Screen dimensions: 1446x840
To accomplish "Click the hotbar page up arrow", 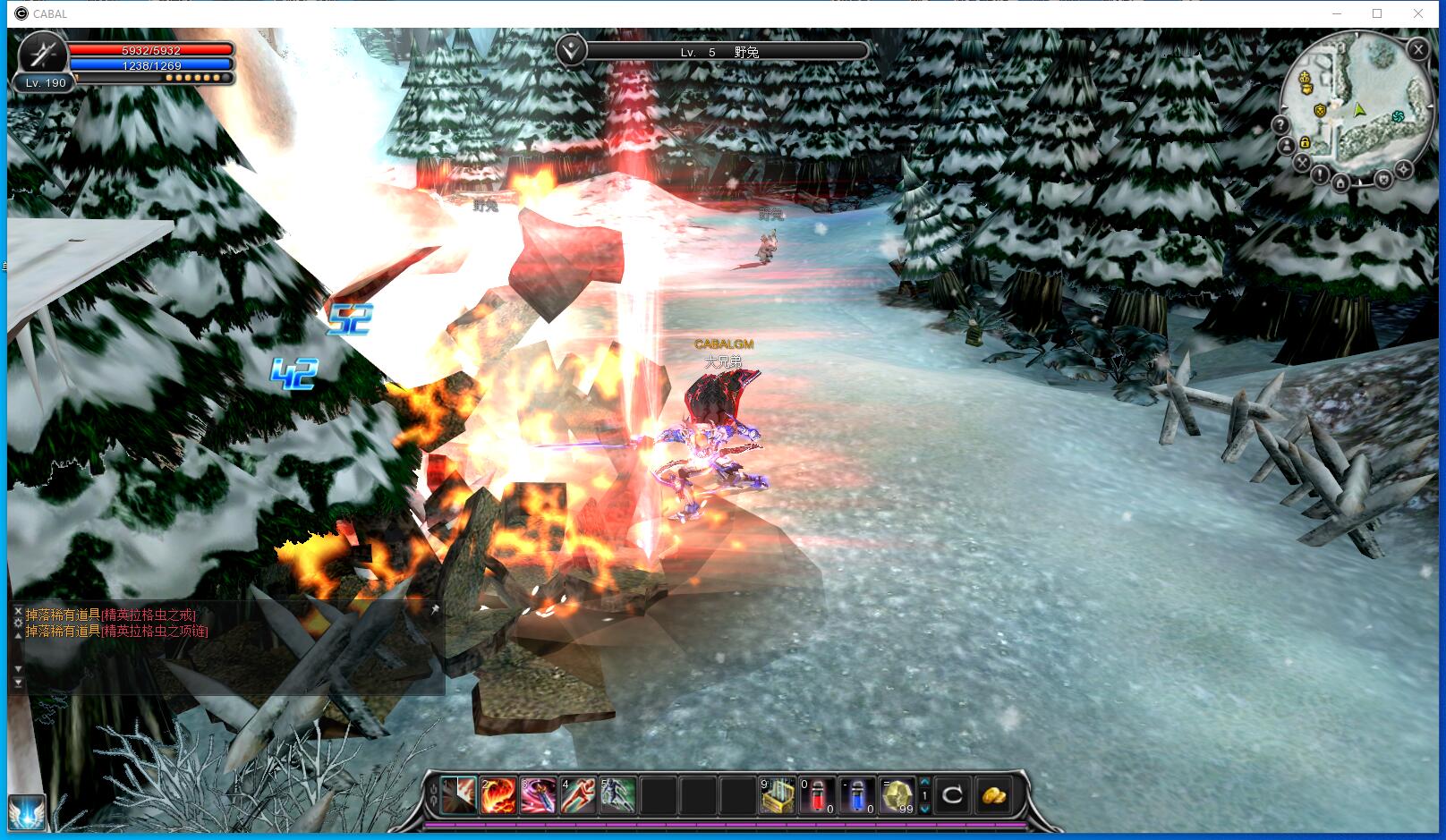I will [925, 782].
